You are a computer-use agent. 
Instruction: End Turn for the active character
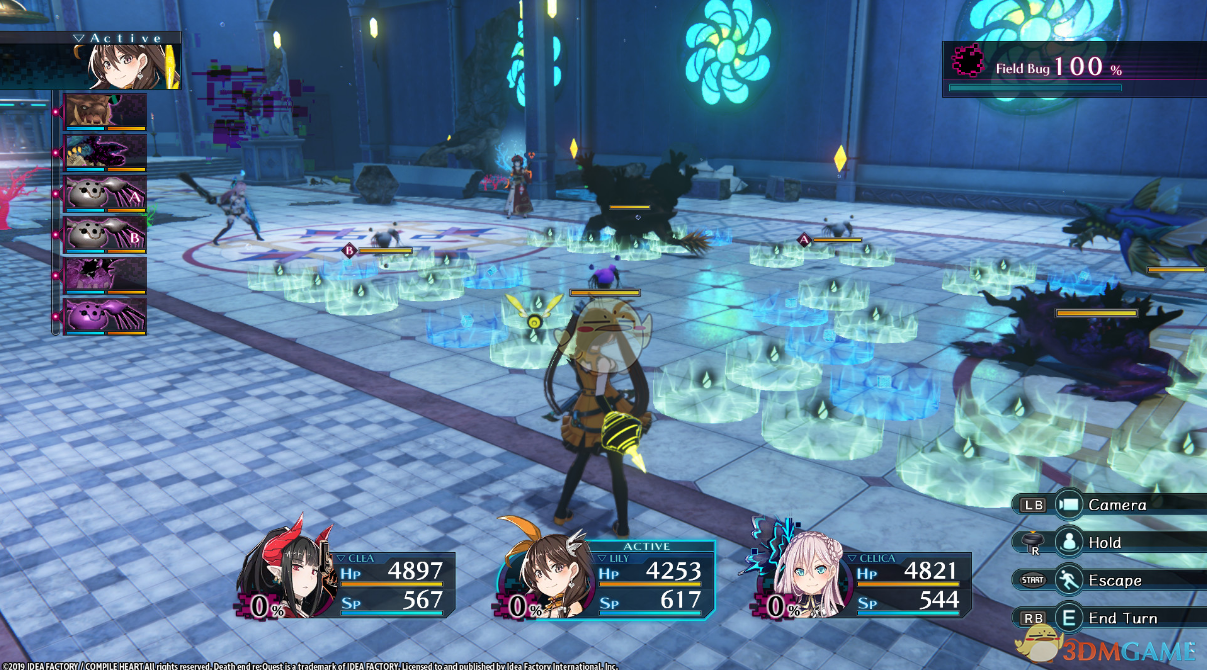(1122, 618)
